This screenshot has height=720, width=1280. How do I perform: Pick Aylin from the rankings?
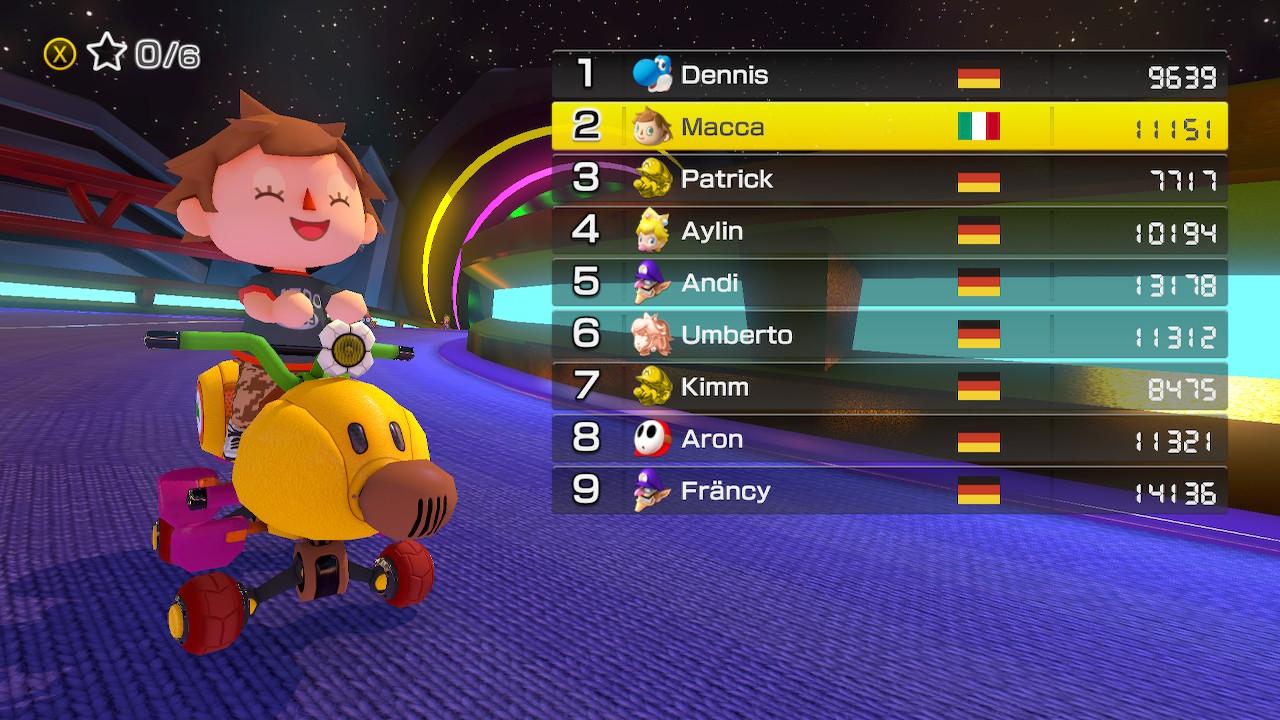point(888,231)
